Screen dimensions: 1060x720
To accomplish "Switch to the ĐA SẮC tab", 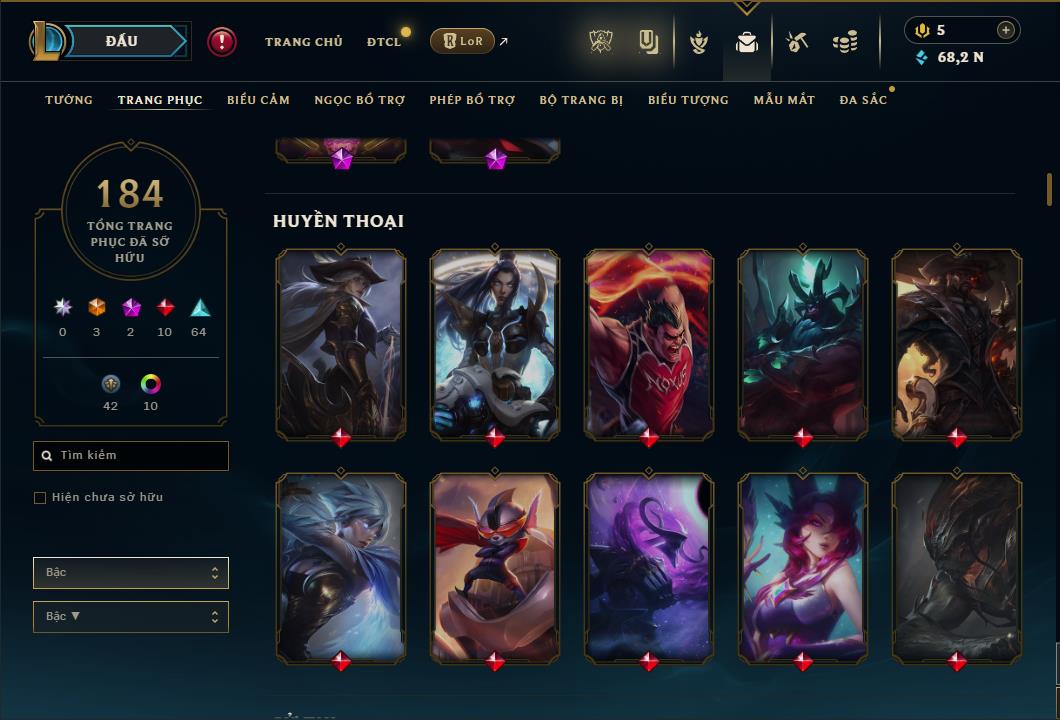I will [x=863, y=100].
